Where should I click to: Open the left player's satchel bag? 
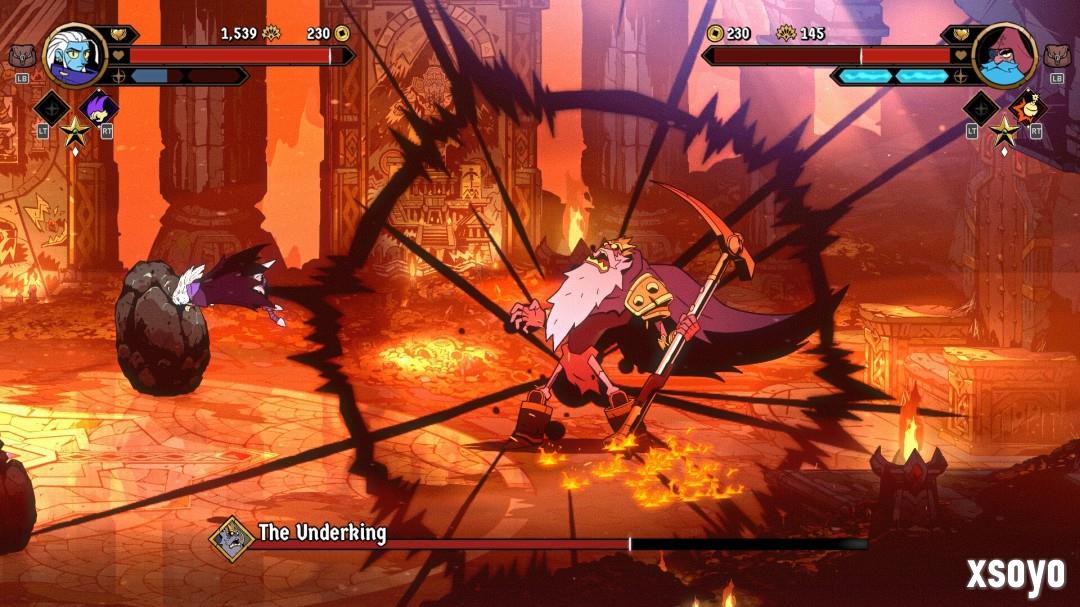tap(21, 56)
